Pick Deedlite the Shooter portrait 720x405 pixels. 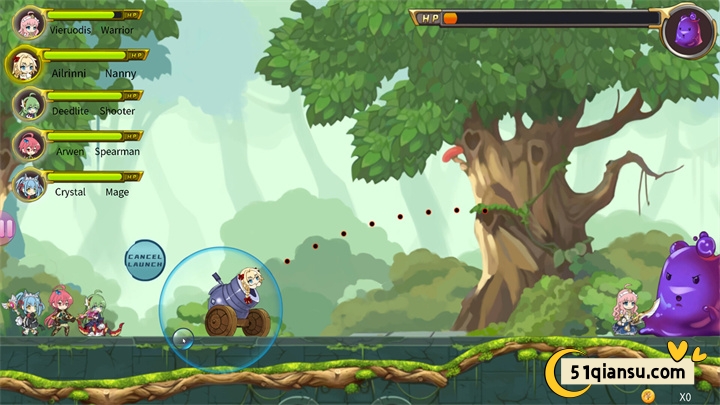click(29, 103)
